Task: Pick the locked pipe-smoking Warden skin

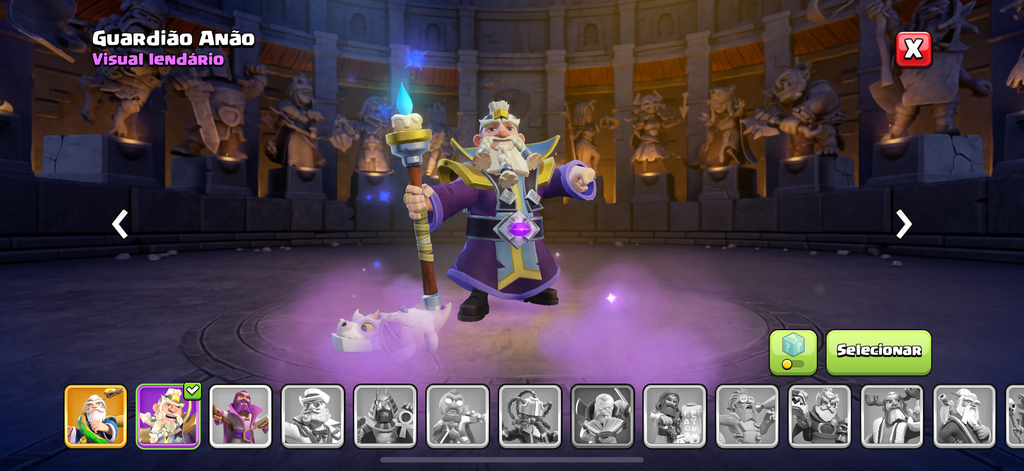Action: coord(964,416)
